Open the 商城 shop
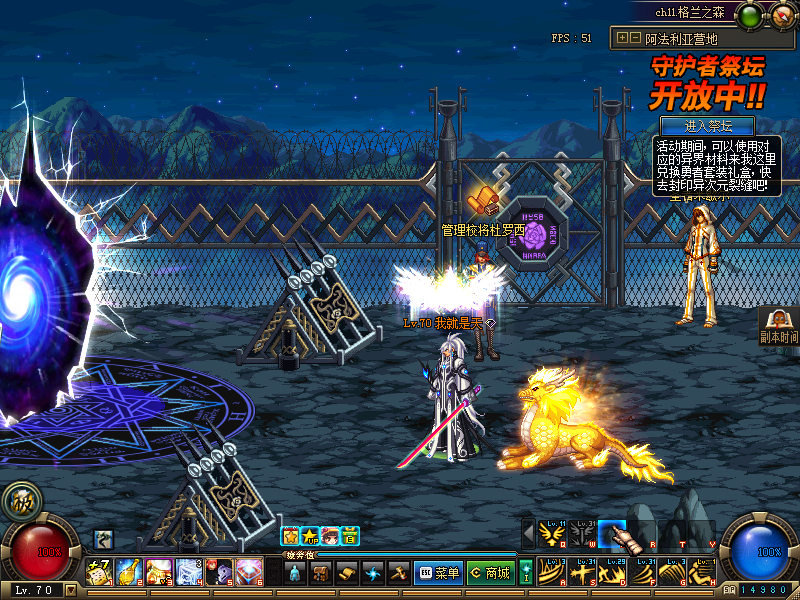 tap(490, 573)
